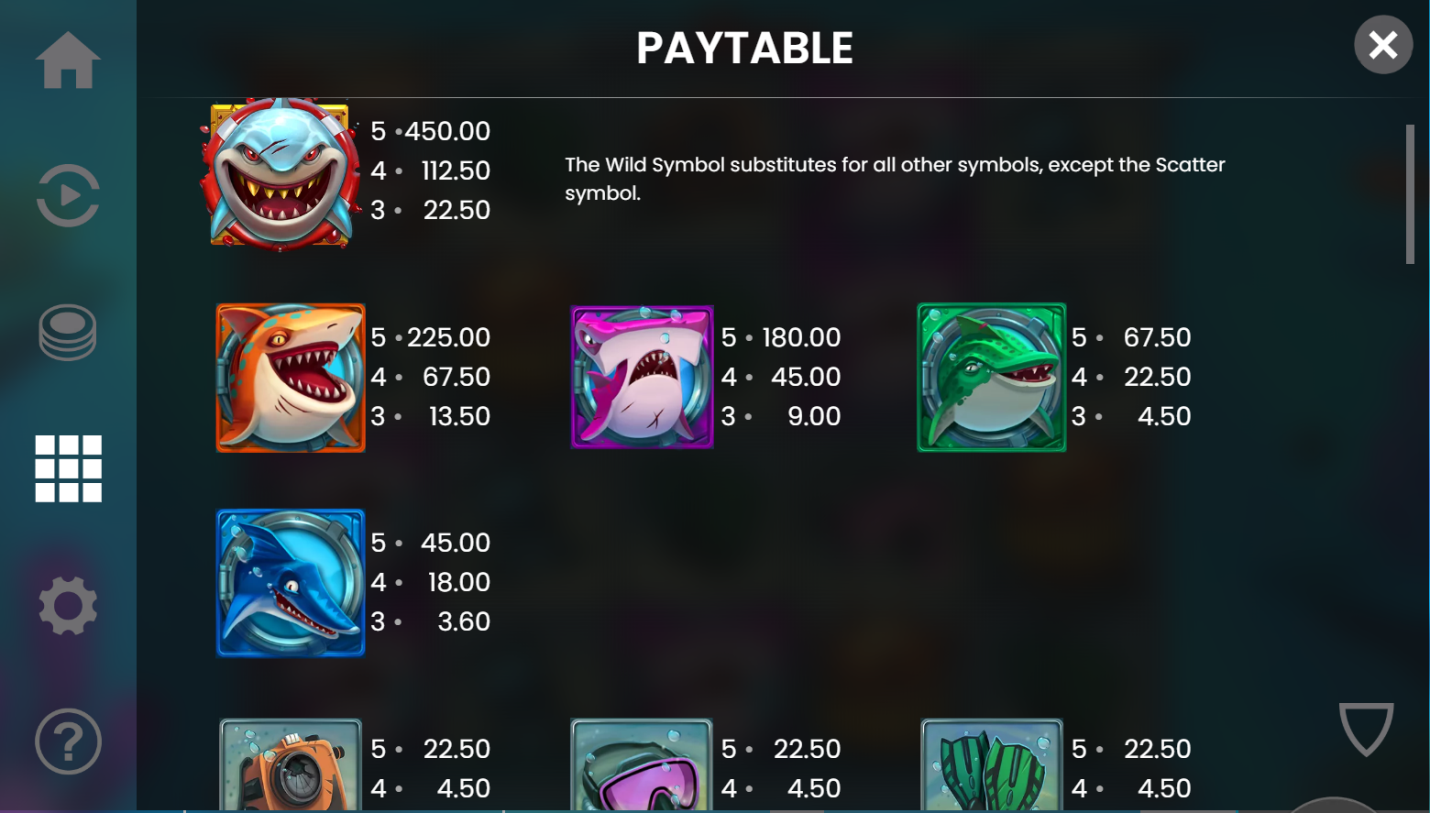Image resolution: width=1430 pixels, height=813 pixels.
Task: Open the paytable grid icon
Action: [67, 468]
